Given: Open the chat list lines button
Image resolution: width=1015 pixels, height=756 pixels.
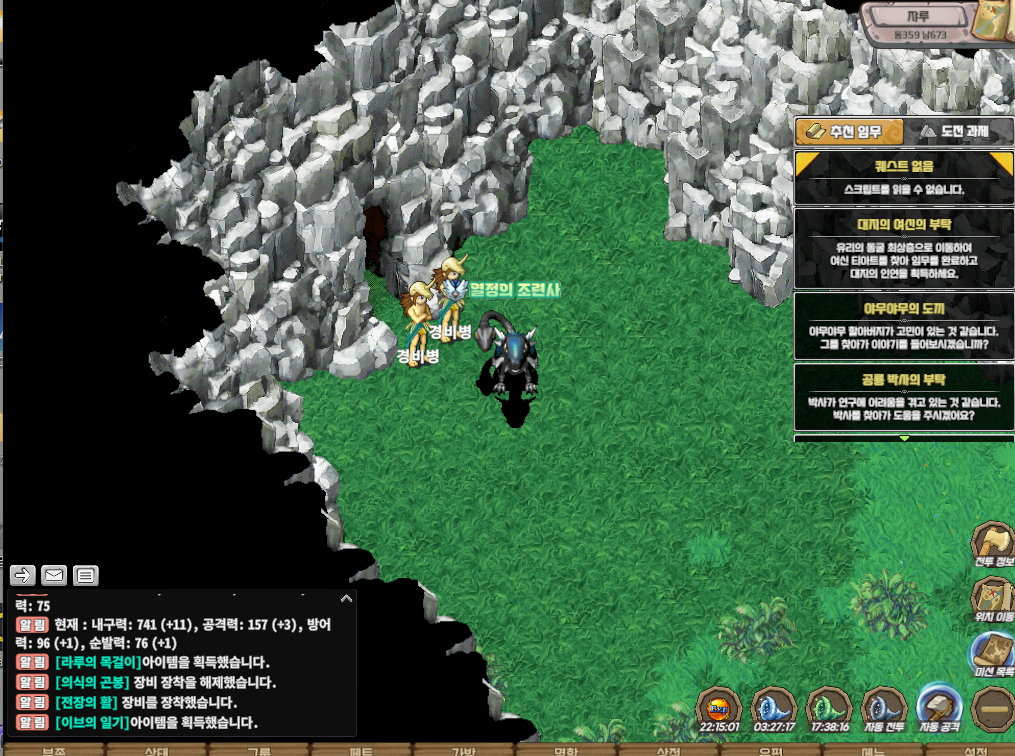Looking at the screenshot, I should click(x=86, y=575).
